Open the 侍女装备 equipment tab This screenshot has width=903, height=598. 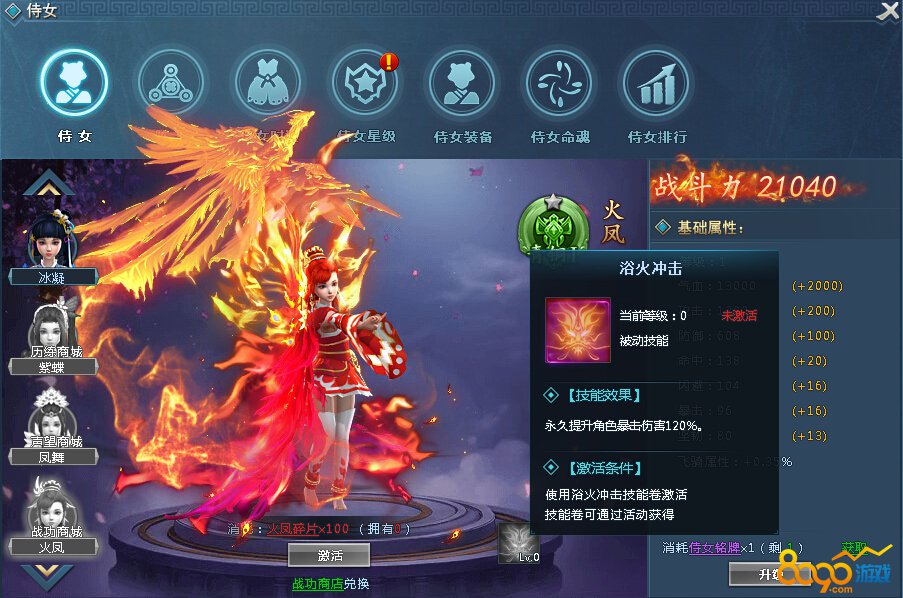coord(462,84)
